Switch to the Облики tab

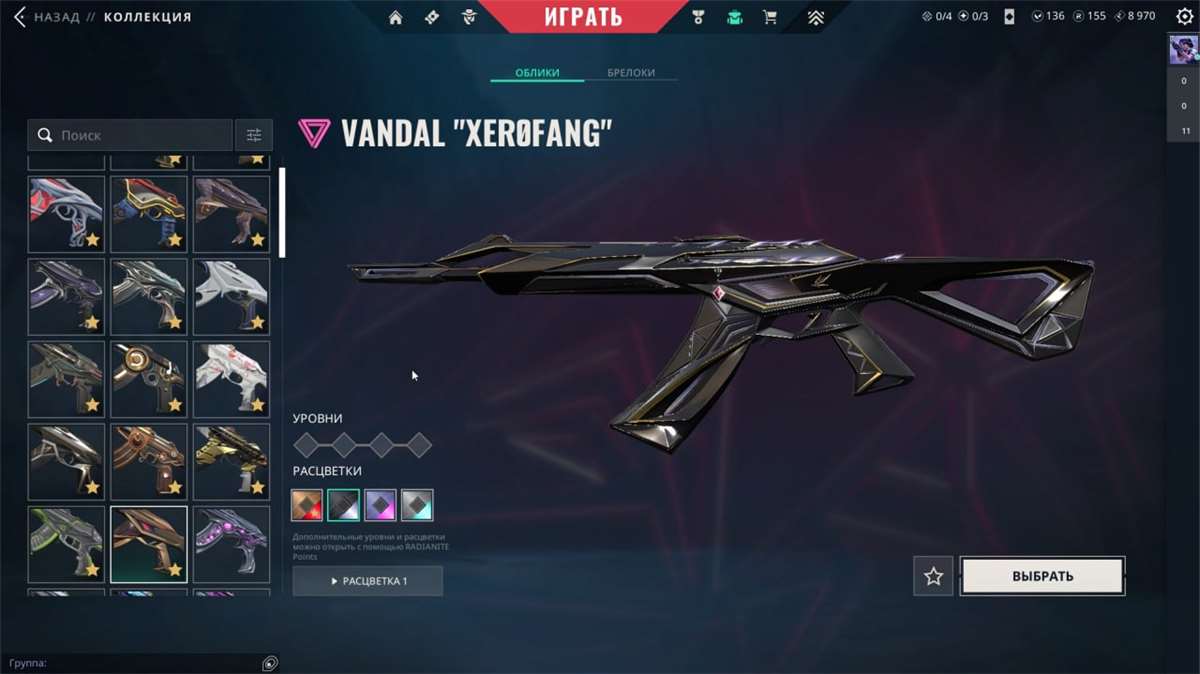click(x=537, y=73)
